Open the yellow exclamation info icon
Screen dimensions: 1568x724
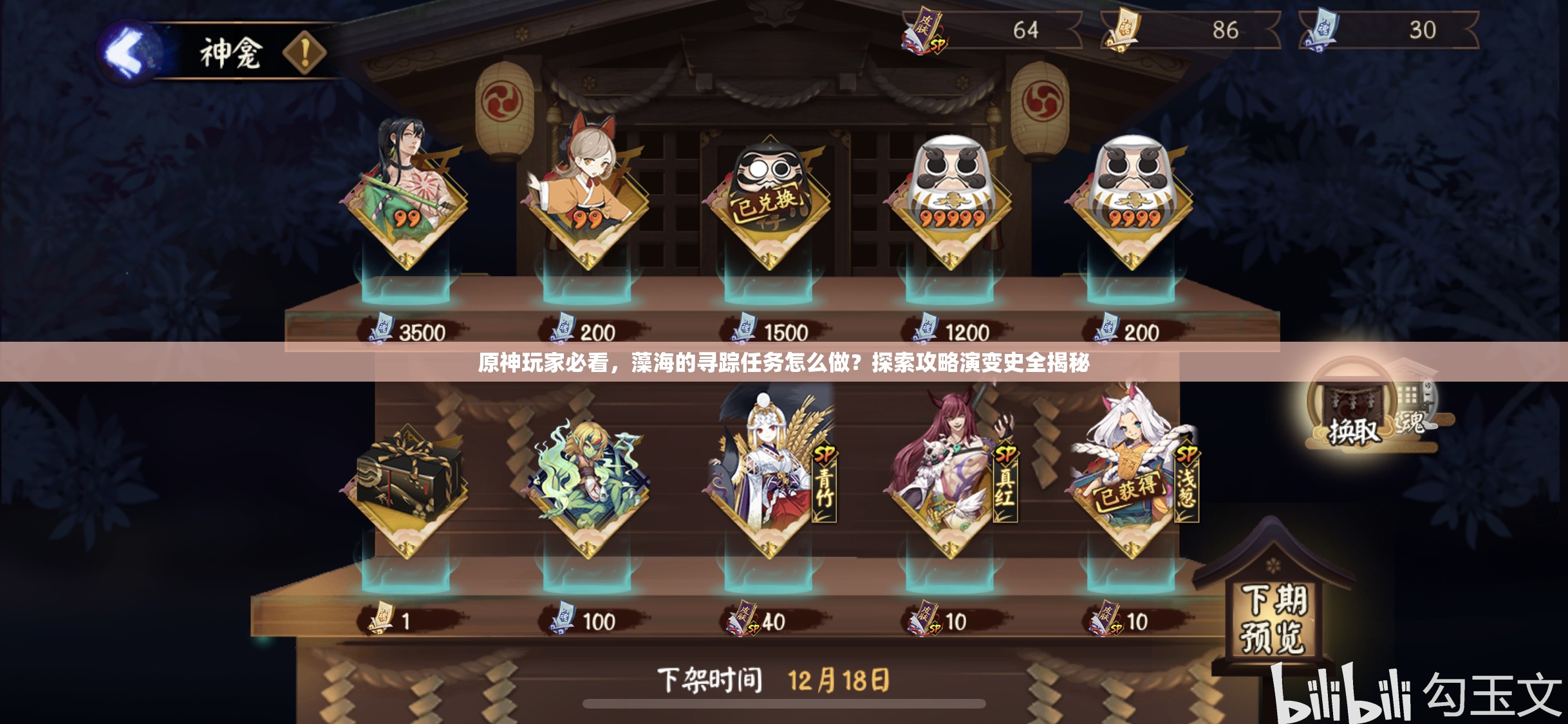[304, 52]
